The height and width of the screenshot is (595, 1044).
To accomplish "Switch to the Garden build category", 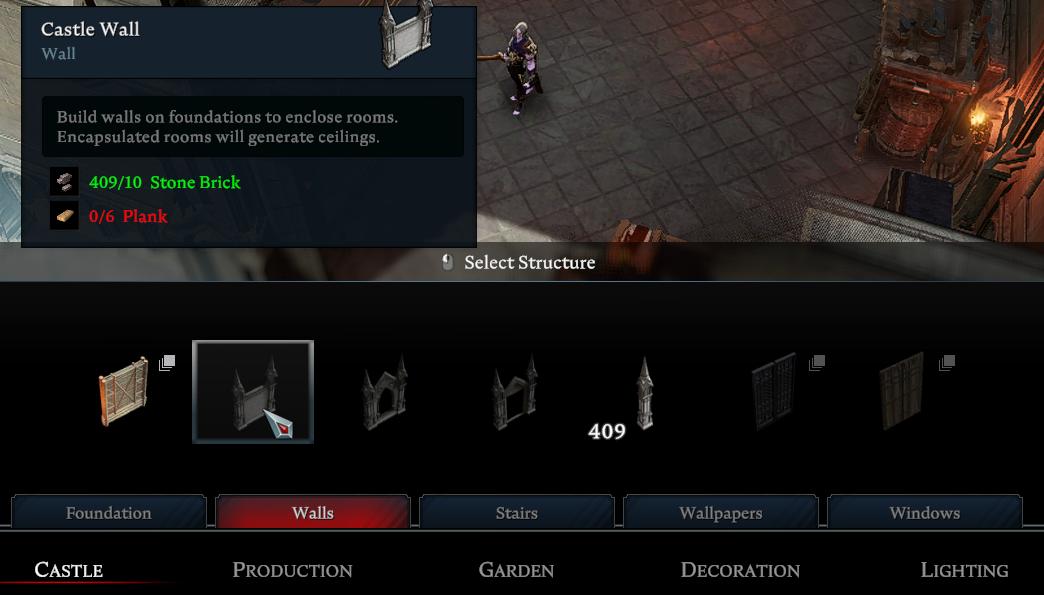I will click(516, 570).
